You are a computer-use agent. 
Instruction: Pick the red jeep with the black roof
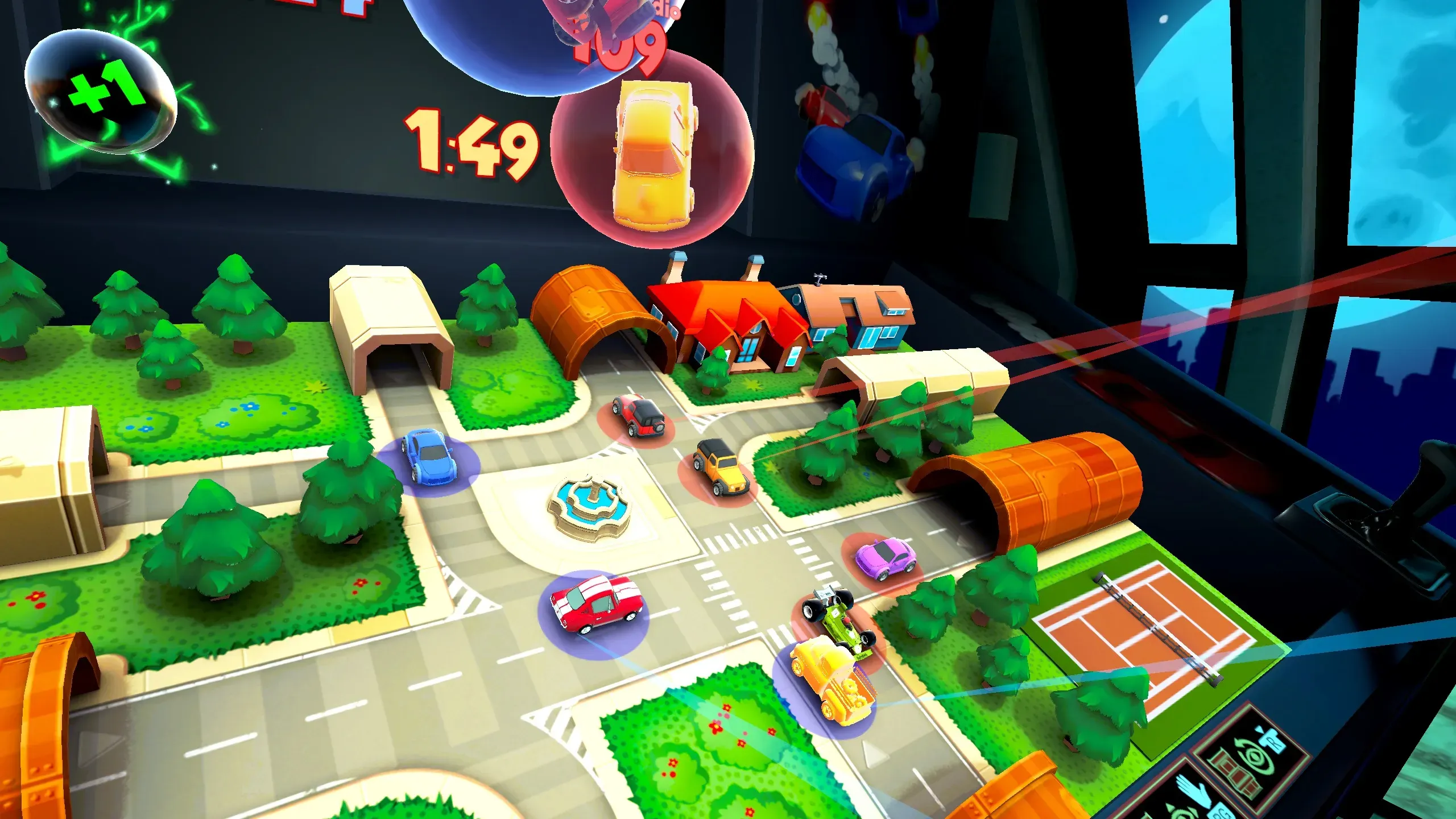click(638, 416)
